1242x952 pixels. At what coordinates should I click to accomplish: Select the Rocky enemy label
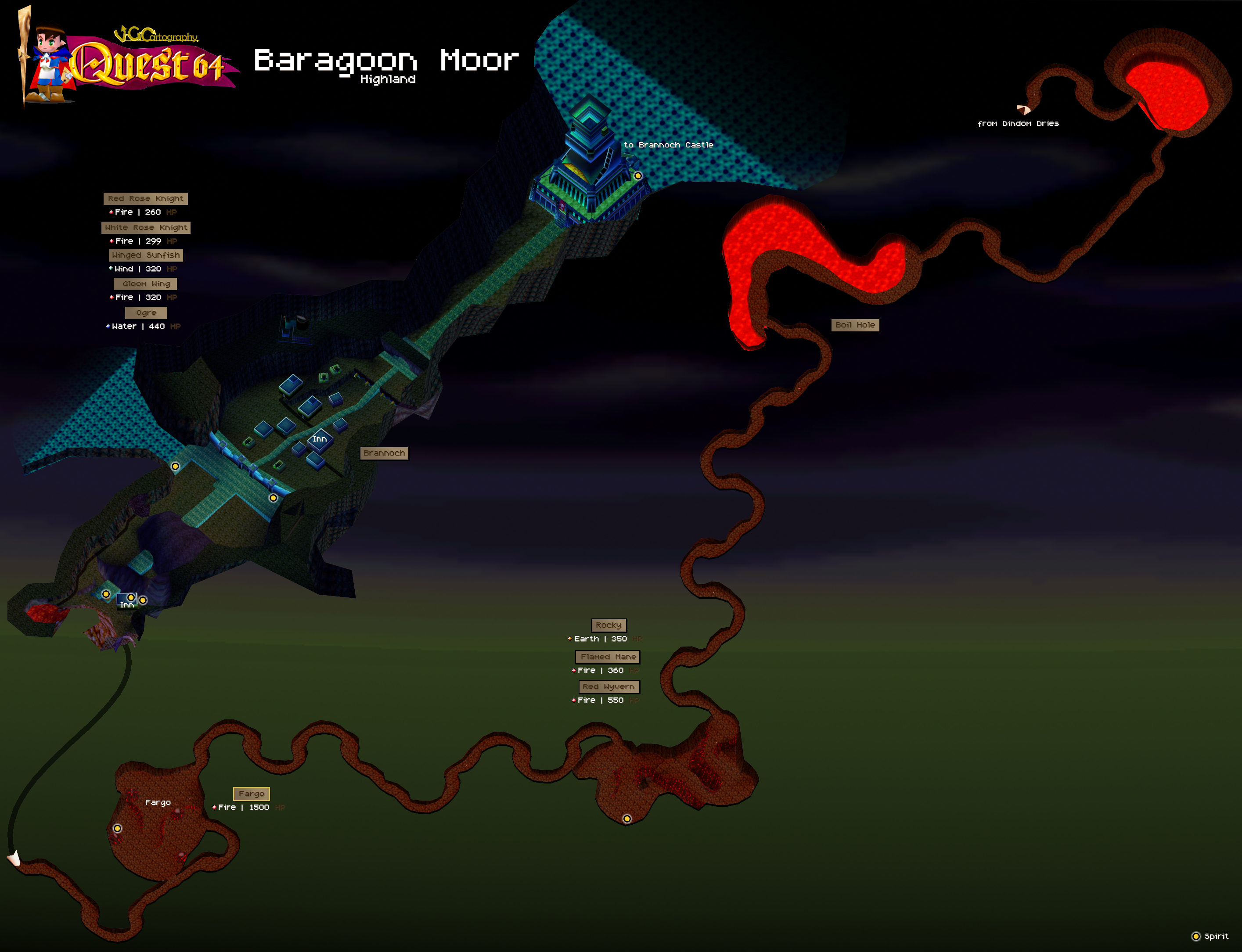coord(608,625)
